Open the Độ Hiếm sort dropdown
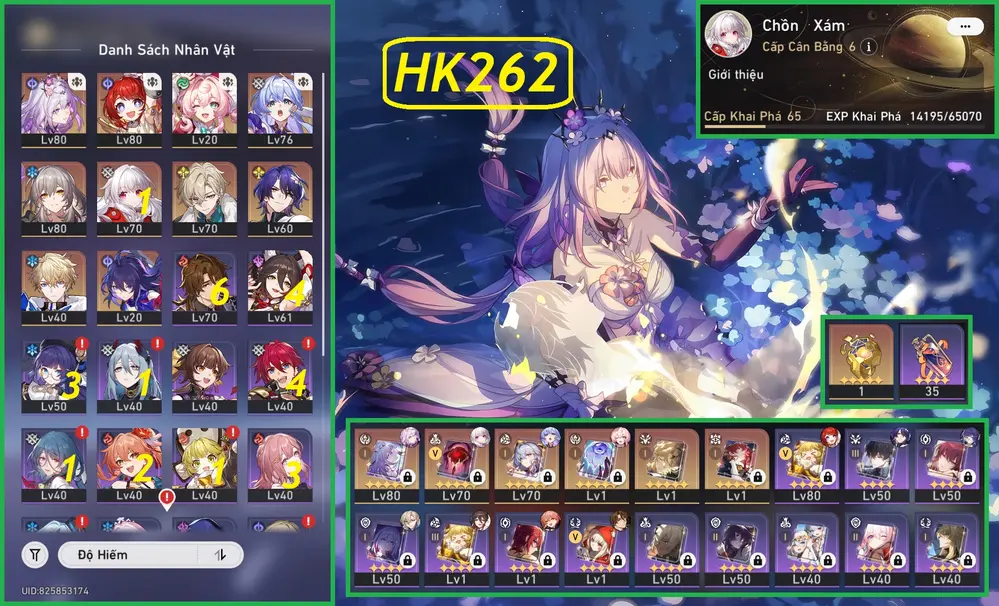999x606 pixels. click(x=128, y=554)
